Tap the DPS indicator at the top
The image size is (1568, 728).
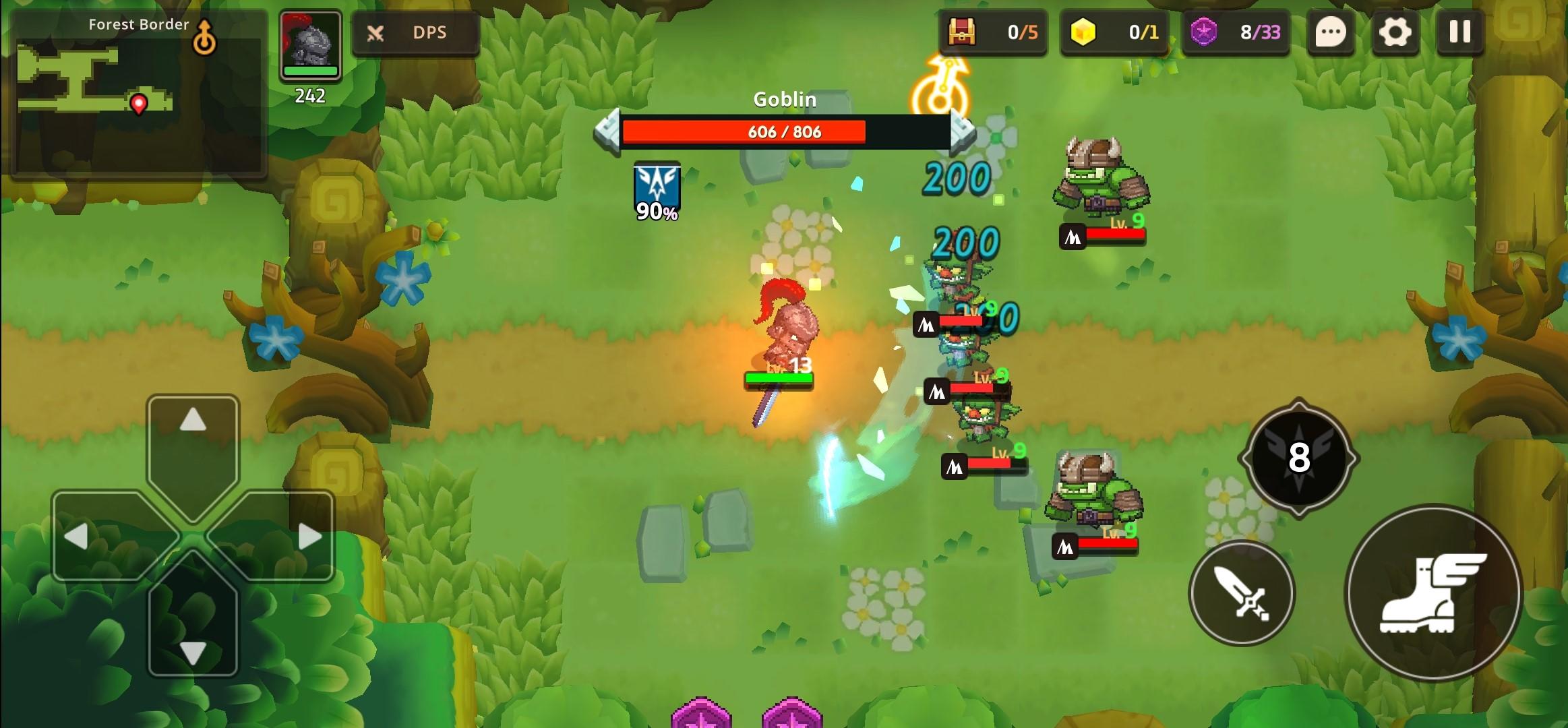point(414,32)
